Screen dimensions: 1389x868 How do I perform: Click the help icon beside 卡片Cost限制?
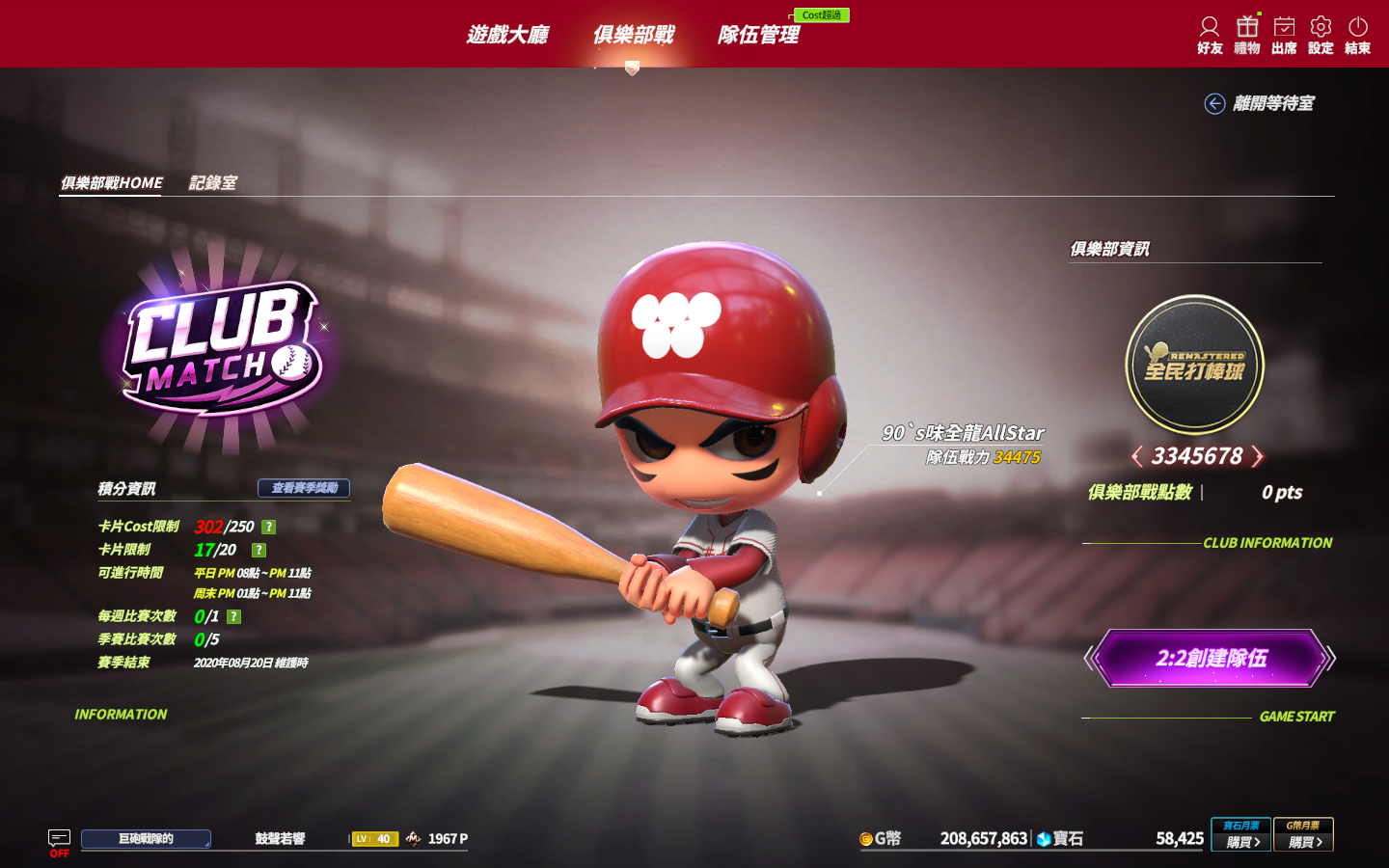[269, 527]
